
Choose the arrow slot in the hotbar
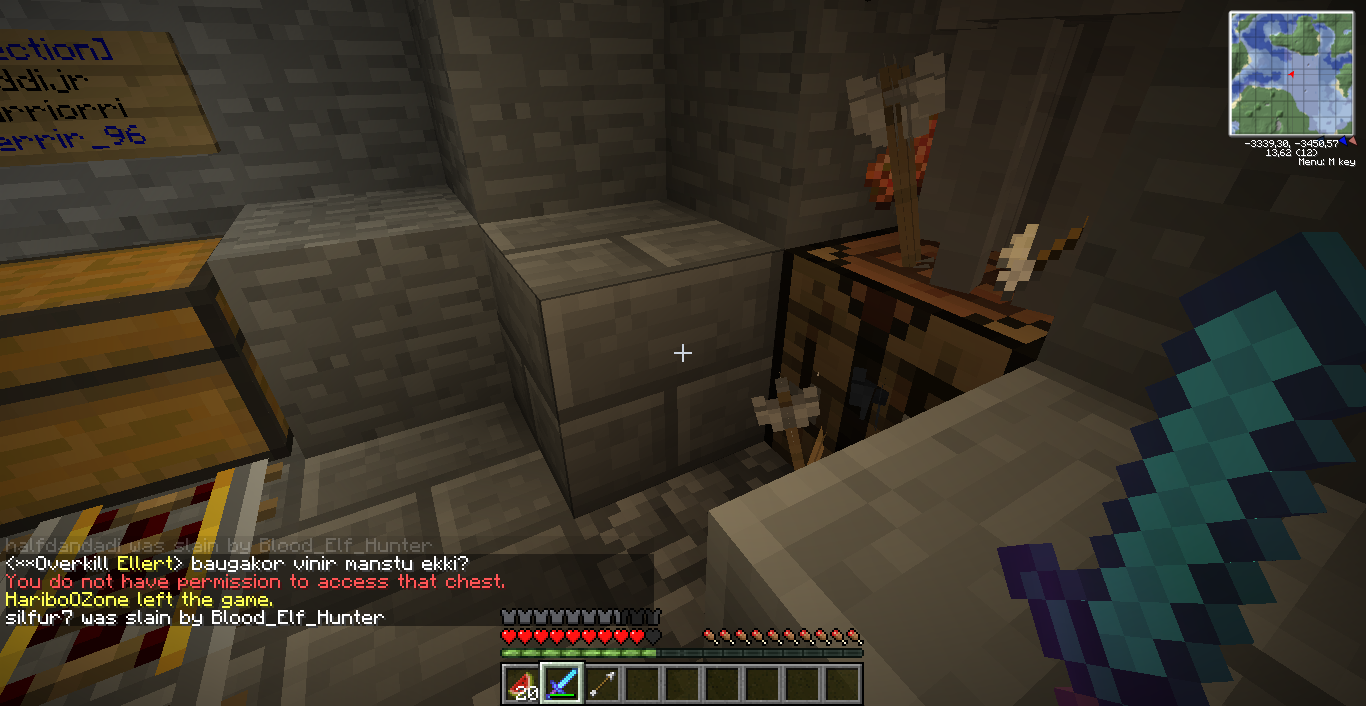pos(601,684)
